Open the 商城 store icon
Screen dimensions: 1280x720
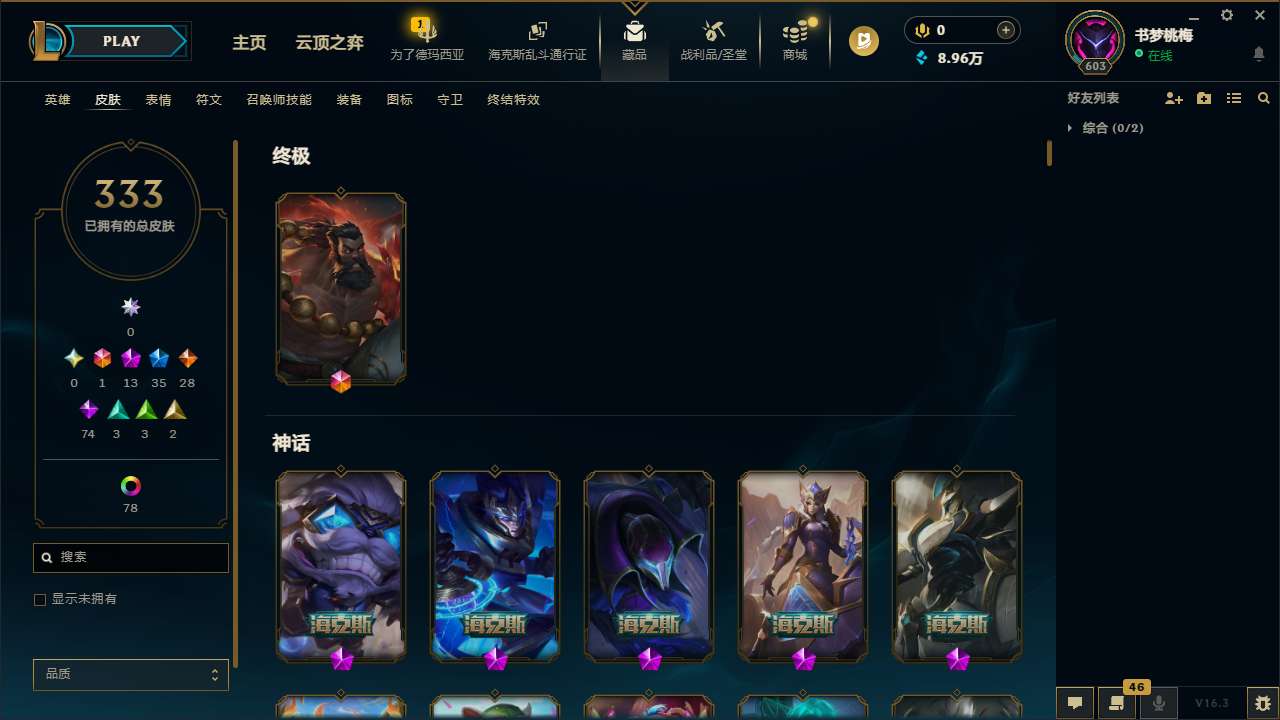(794, 40)
